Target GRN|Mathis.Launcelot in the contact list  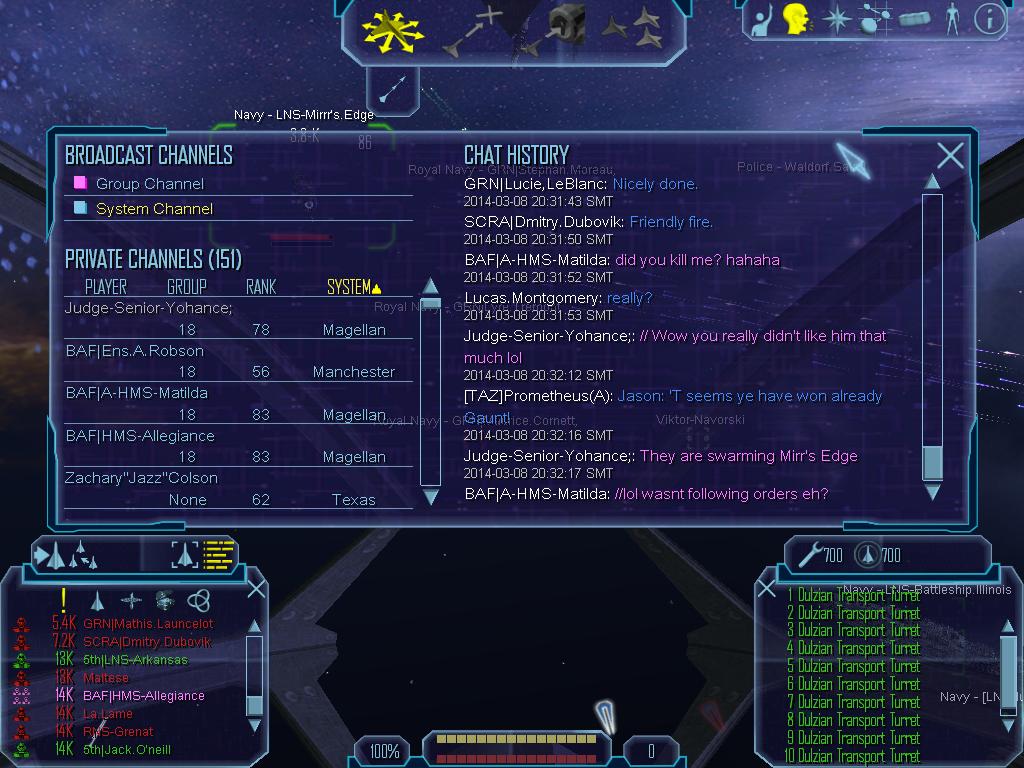click(148, 624)
